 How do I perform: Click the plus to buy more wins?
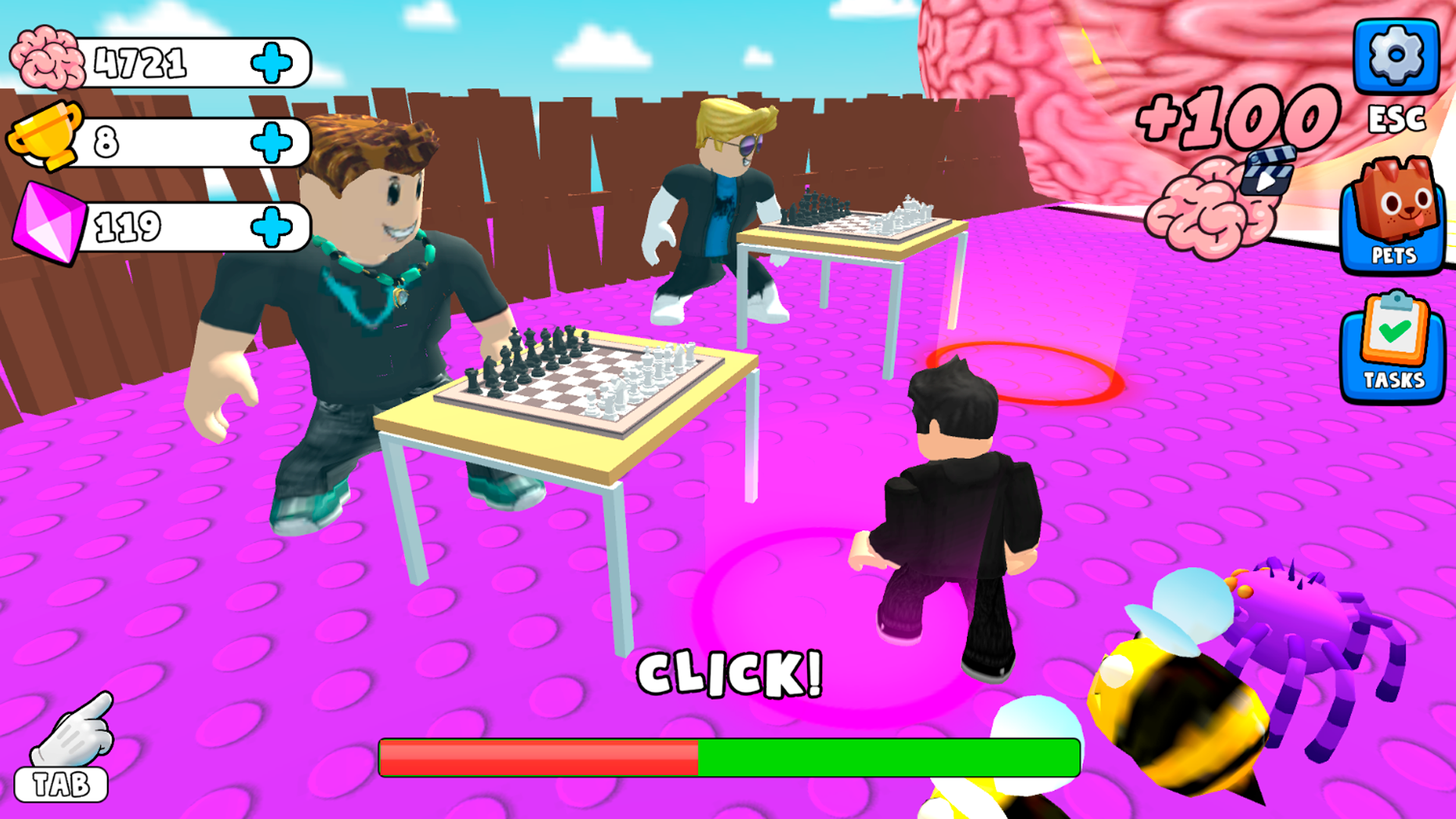273,140
